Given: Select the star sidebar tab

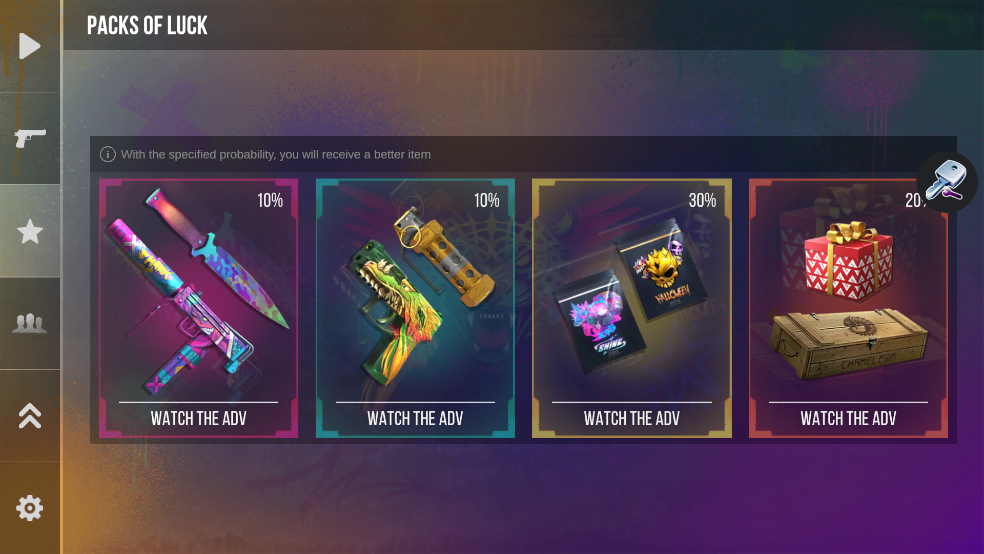Looking at the screenshot, I should coord(30,231).
